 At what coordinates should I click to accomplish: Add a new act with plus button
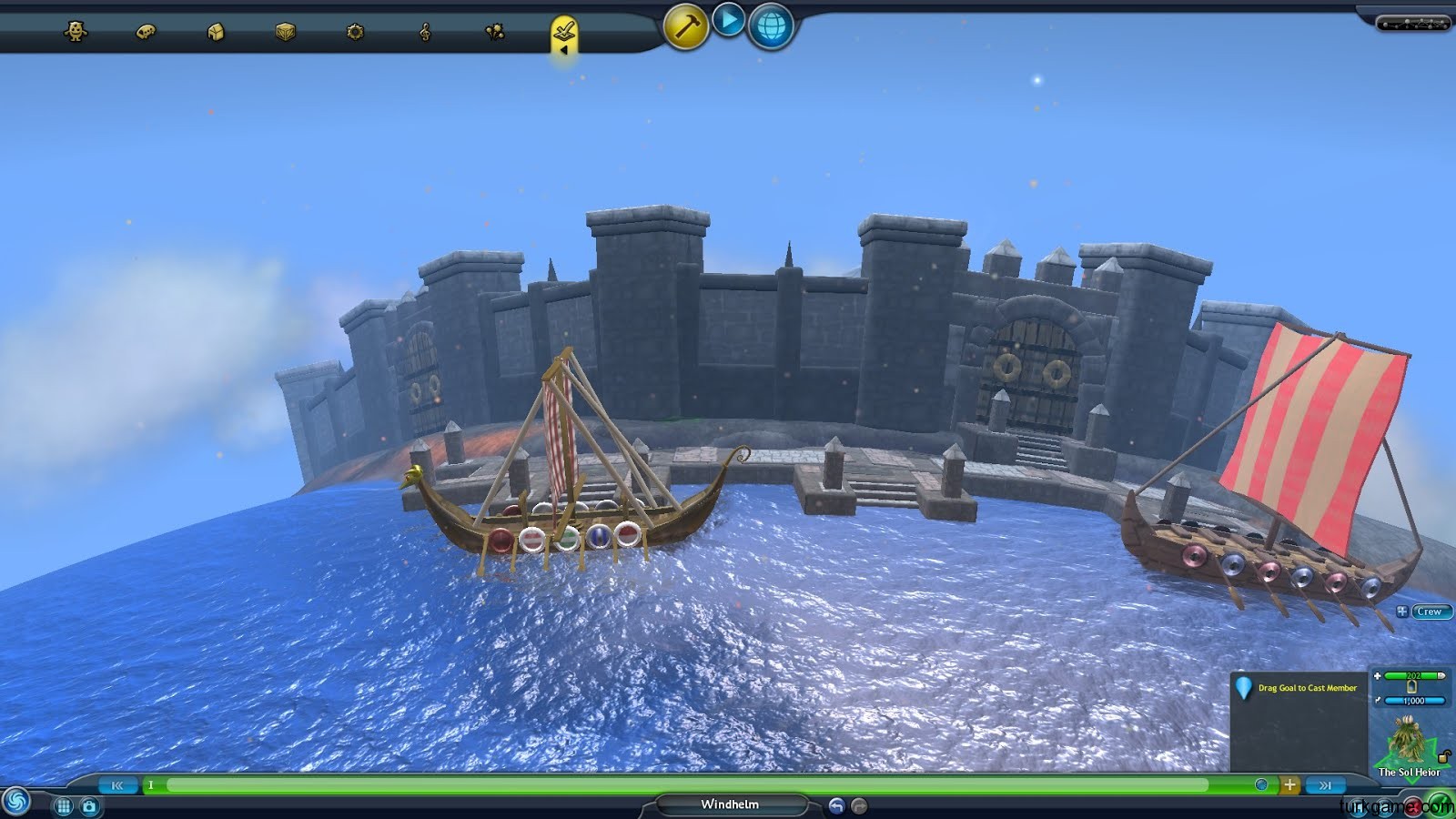point(1289,784)
